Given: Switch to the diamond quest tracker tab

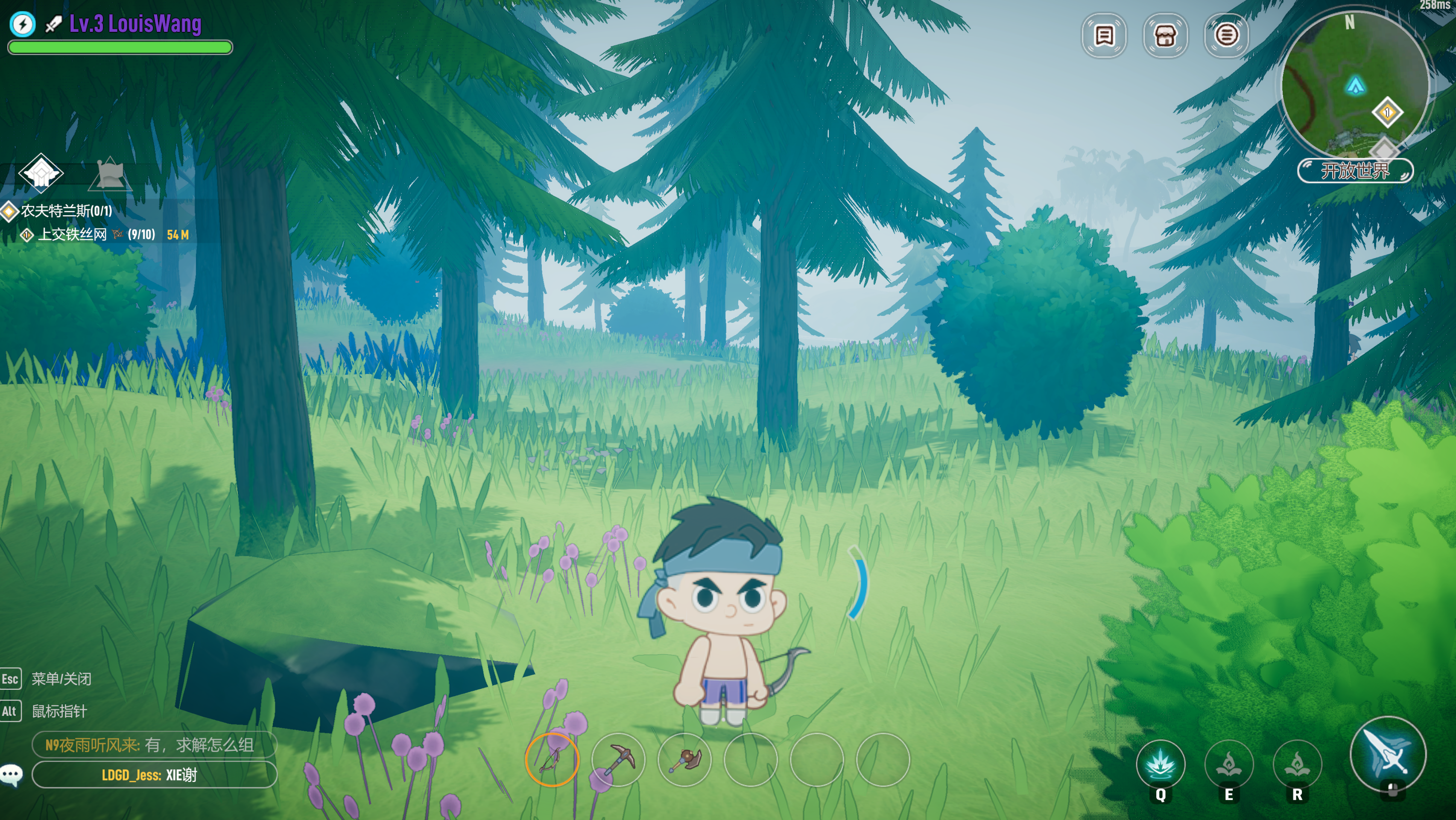Looking at the screenshot, I should pyautogui.click(x=41, y=172).
